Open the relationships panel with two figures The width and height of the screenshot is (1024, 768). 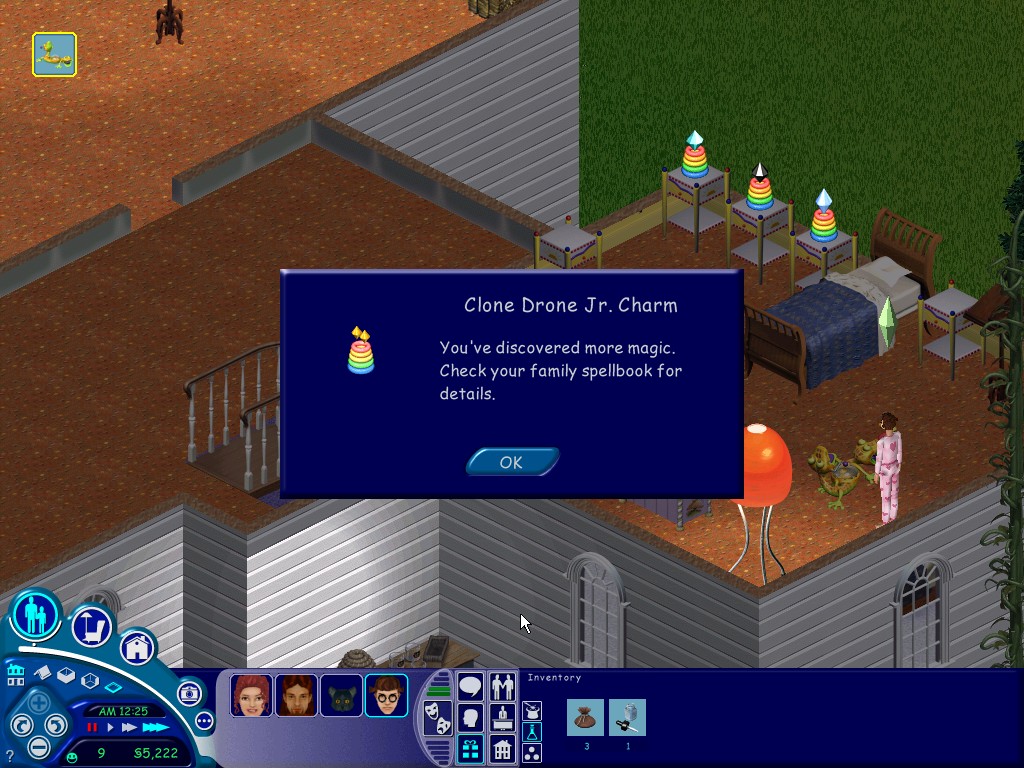[x=503, y=687]
